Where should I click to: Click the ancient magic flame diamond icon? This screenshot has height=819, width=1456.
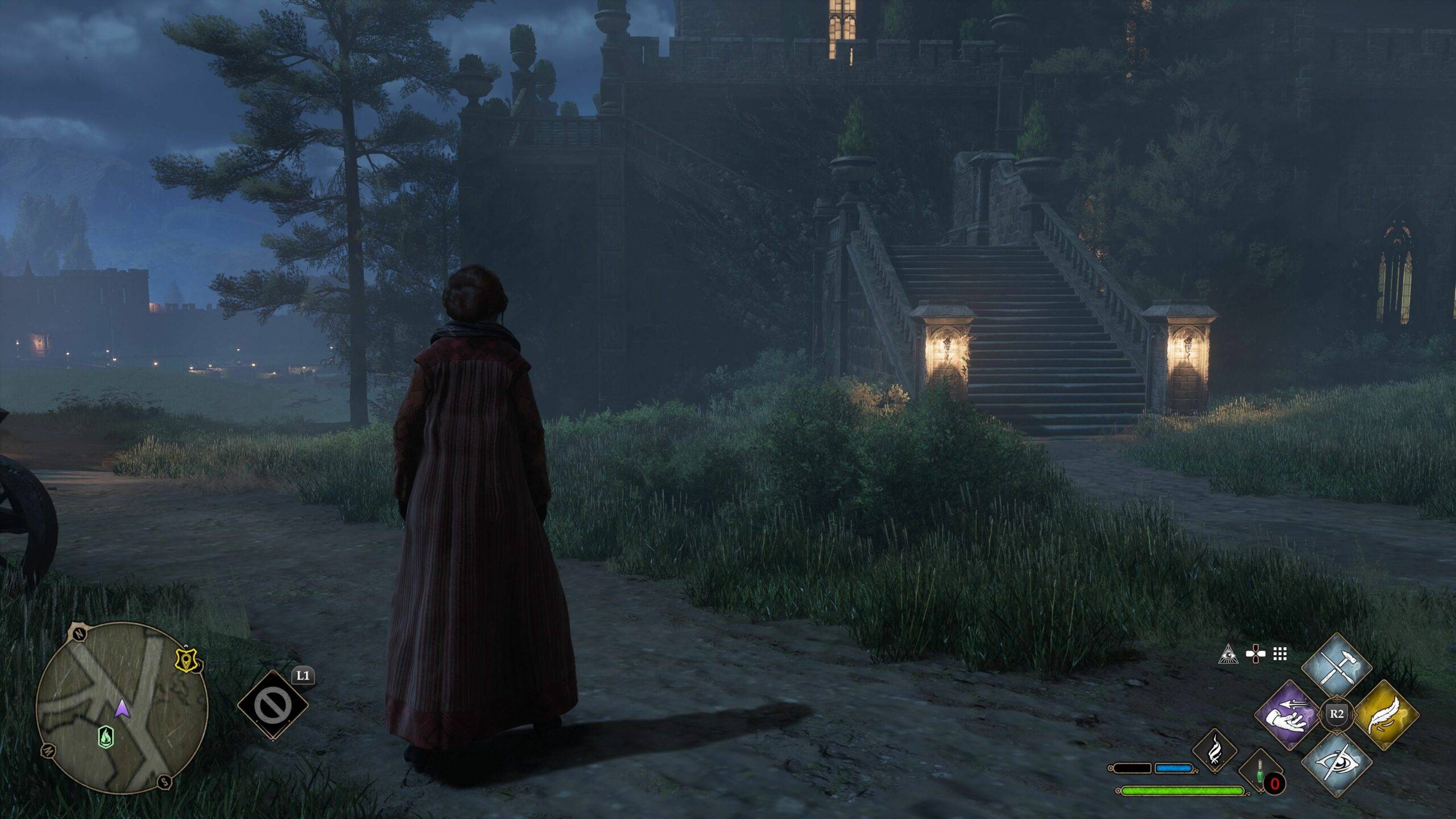(x=1214, y=751)
